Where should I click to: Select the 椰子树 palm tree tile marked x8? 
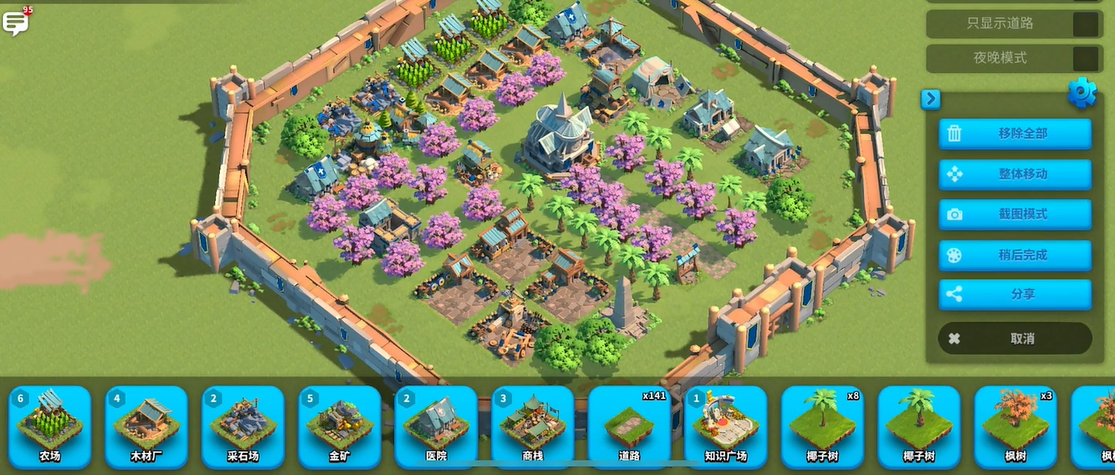tap(822, 427)
